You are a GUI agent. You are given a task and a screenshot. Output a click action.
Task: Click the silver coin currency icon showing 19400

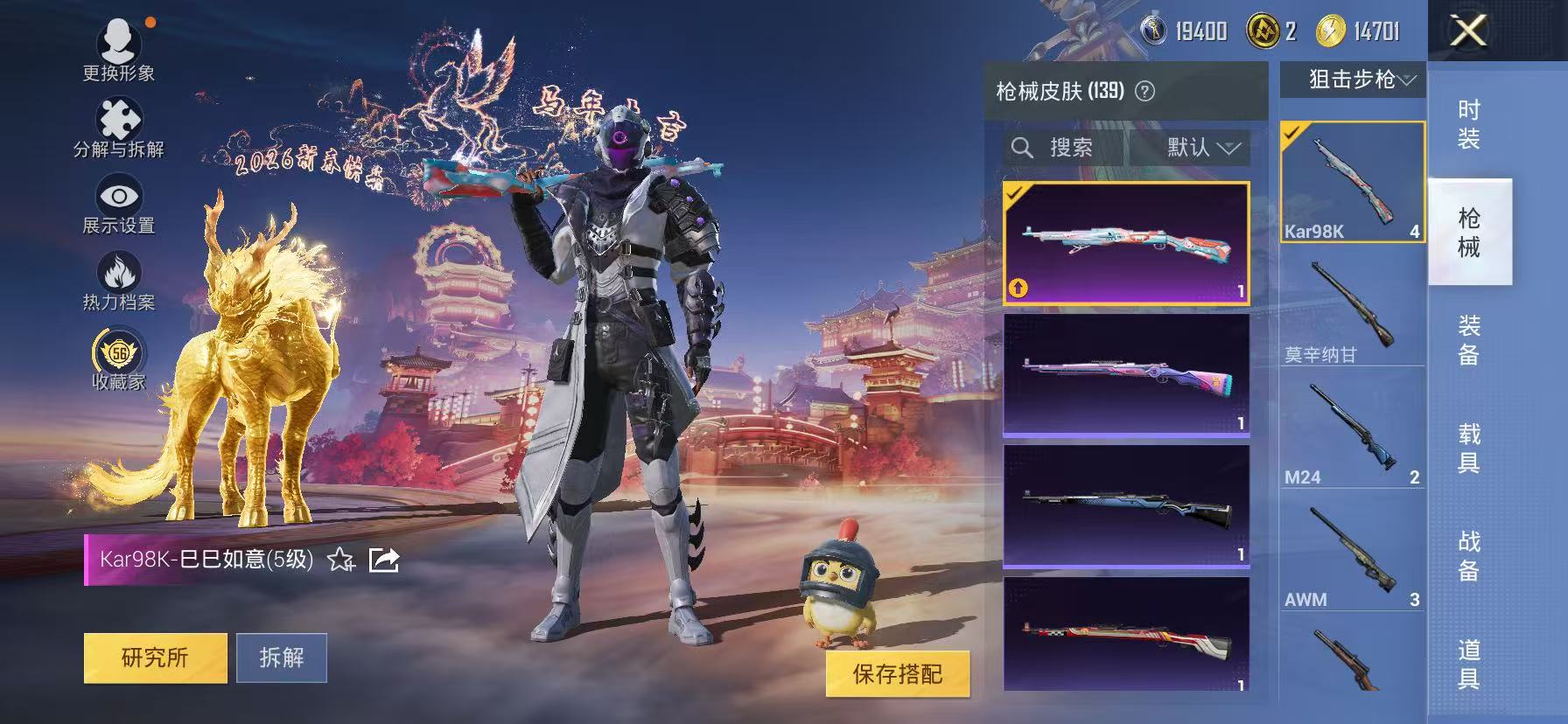[x=1154, y=29]
